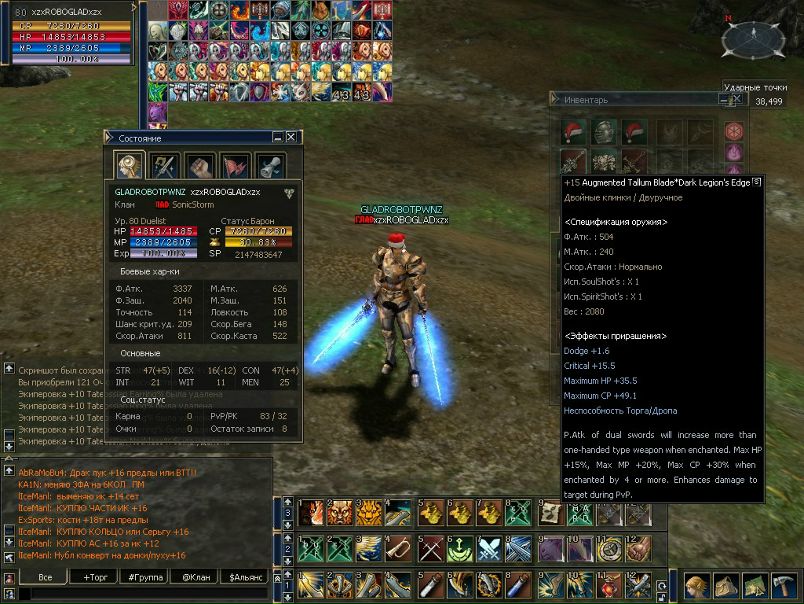Minimize the Состояние status window

click(x=277, y=137)
